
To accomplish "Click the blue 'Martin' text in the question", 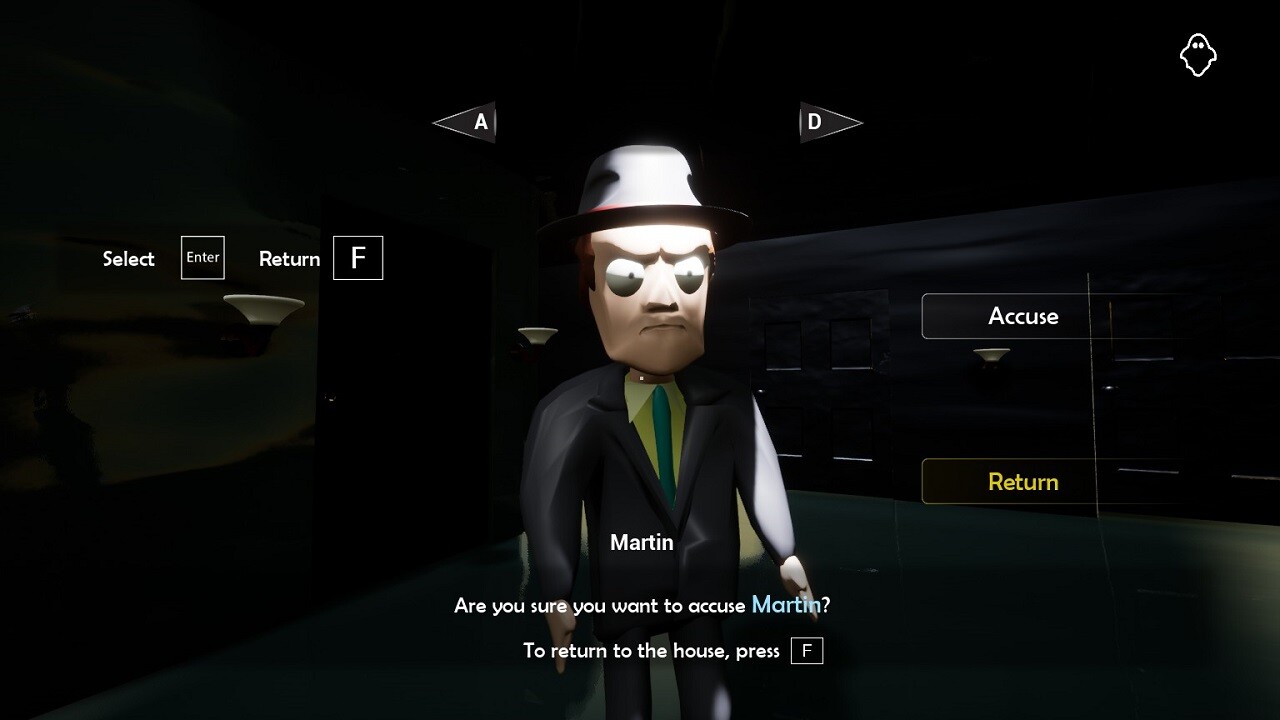I will (787, 605).
